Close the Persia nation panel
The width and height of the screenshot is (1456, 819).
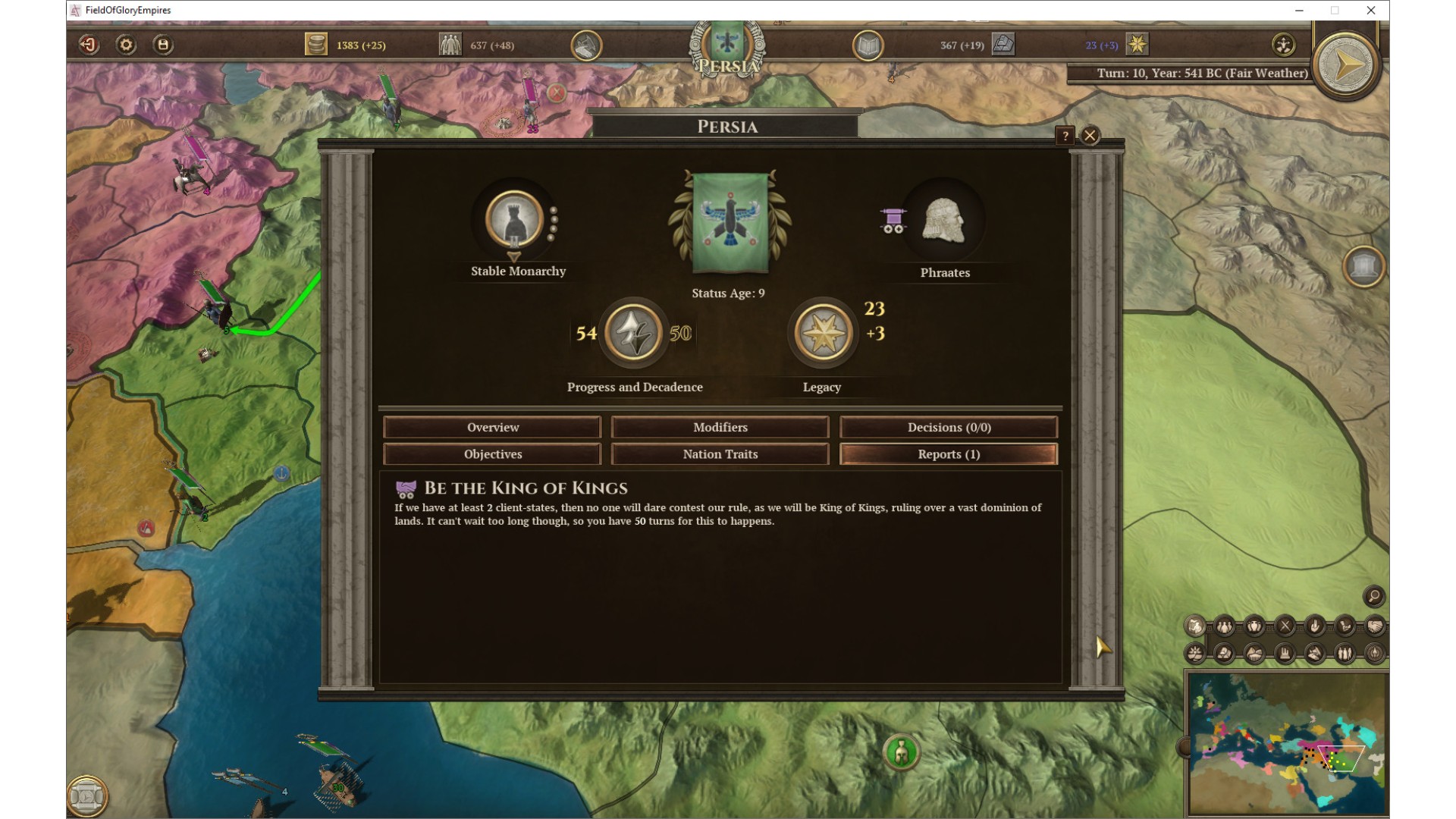tap(1090, 136)
